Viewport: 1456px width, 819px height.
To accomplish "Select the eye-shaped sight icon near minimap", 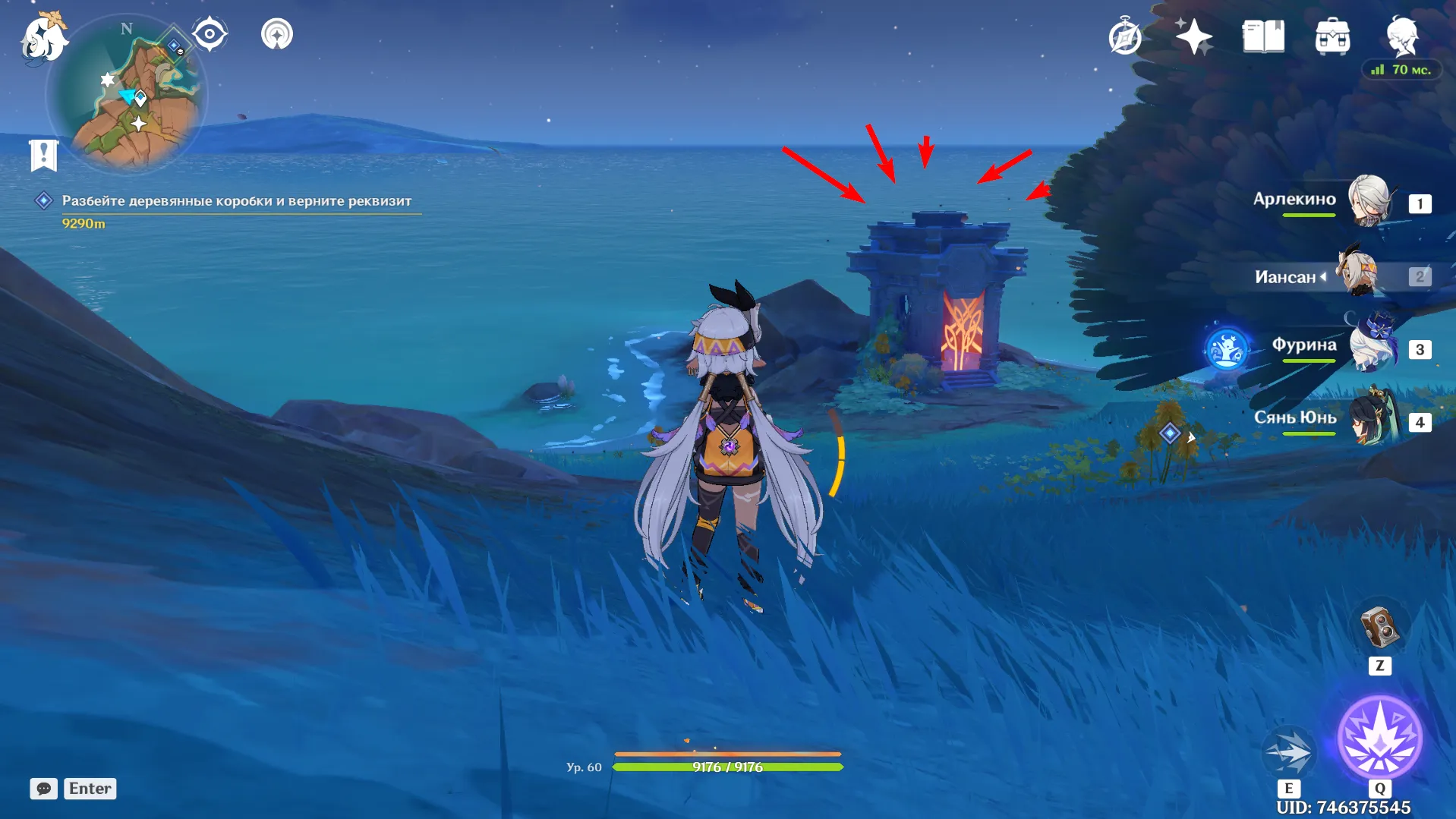I will [210, 32].
